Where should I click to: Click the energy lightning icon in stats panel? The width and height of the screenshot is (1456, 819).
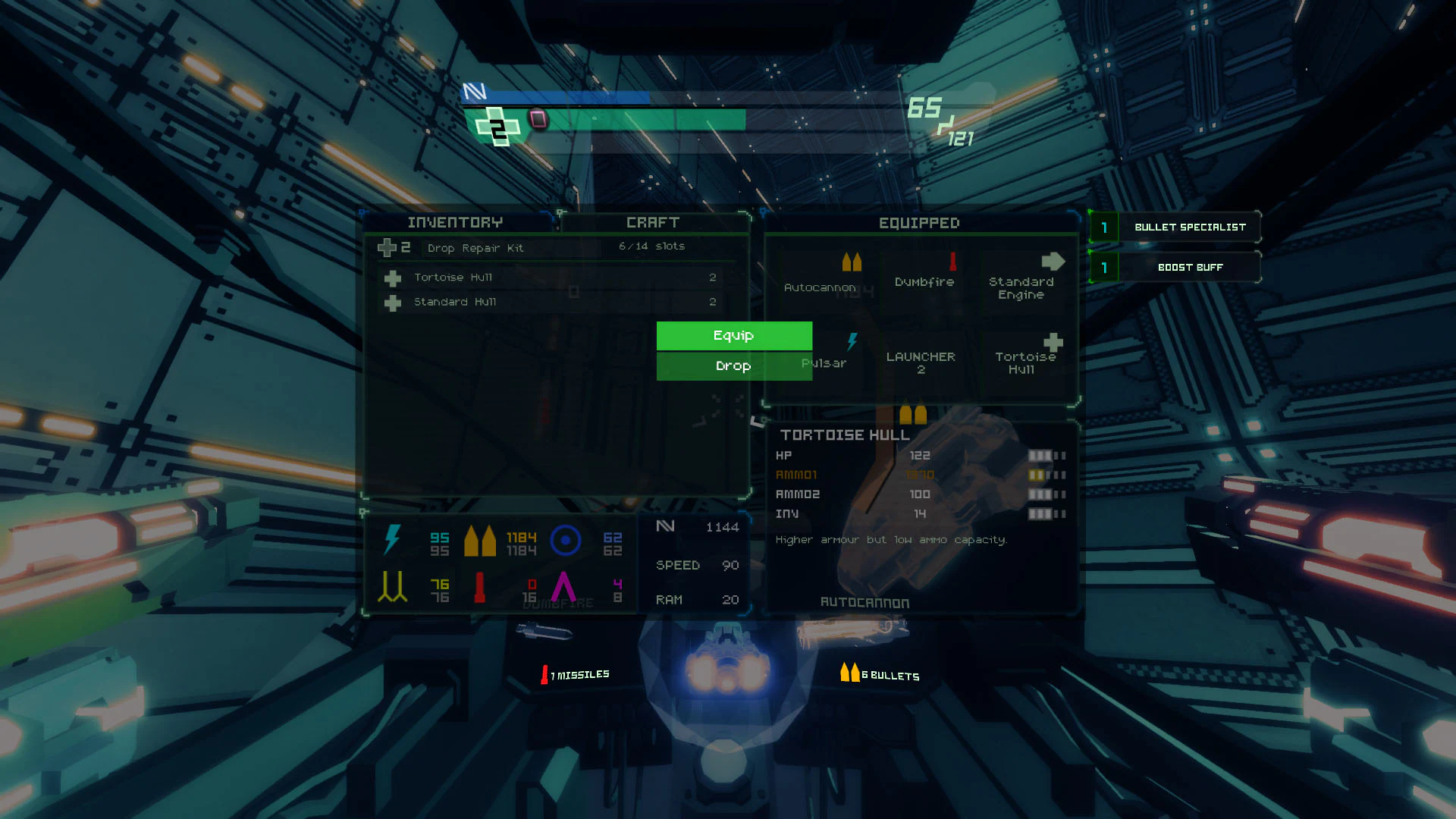[x=394, y=539]
